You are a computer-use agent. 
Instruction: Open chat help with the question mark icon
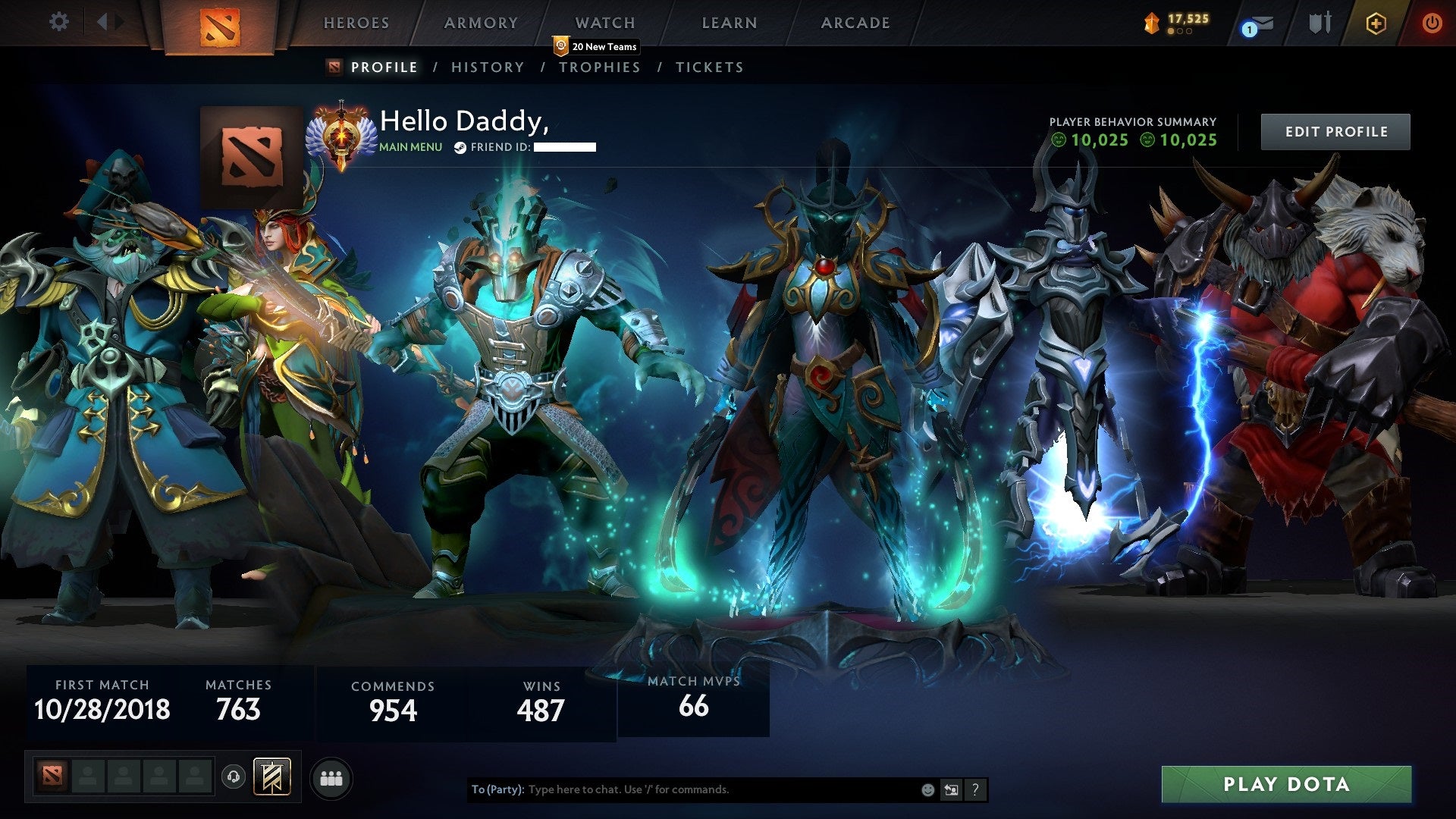pos(975,789)
